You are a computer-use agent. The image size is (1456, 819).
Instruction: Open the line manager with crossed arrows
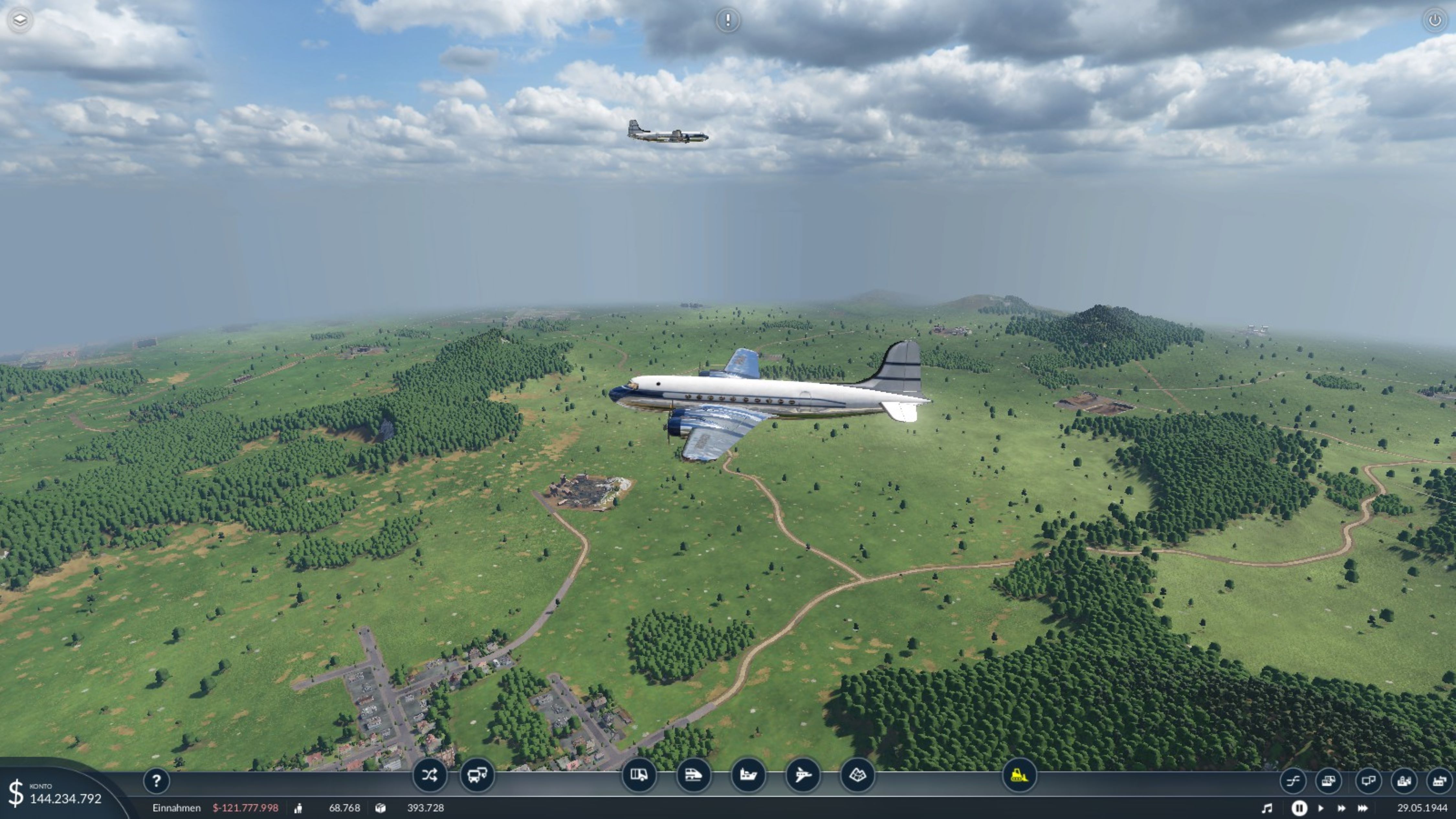click(x=429, y=775)
